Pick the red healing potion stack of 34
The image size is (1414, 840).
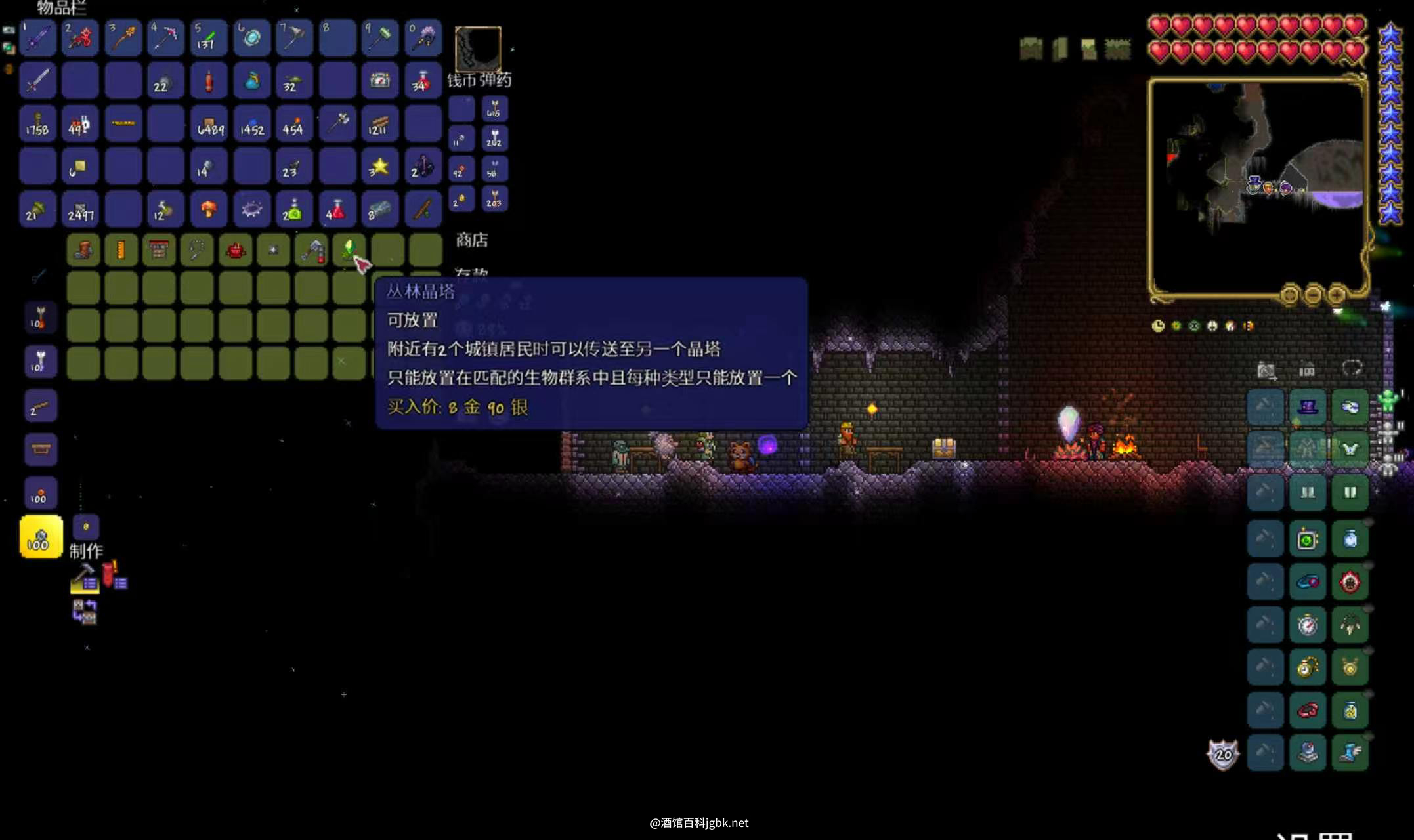point(423,81)
